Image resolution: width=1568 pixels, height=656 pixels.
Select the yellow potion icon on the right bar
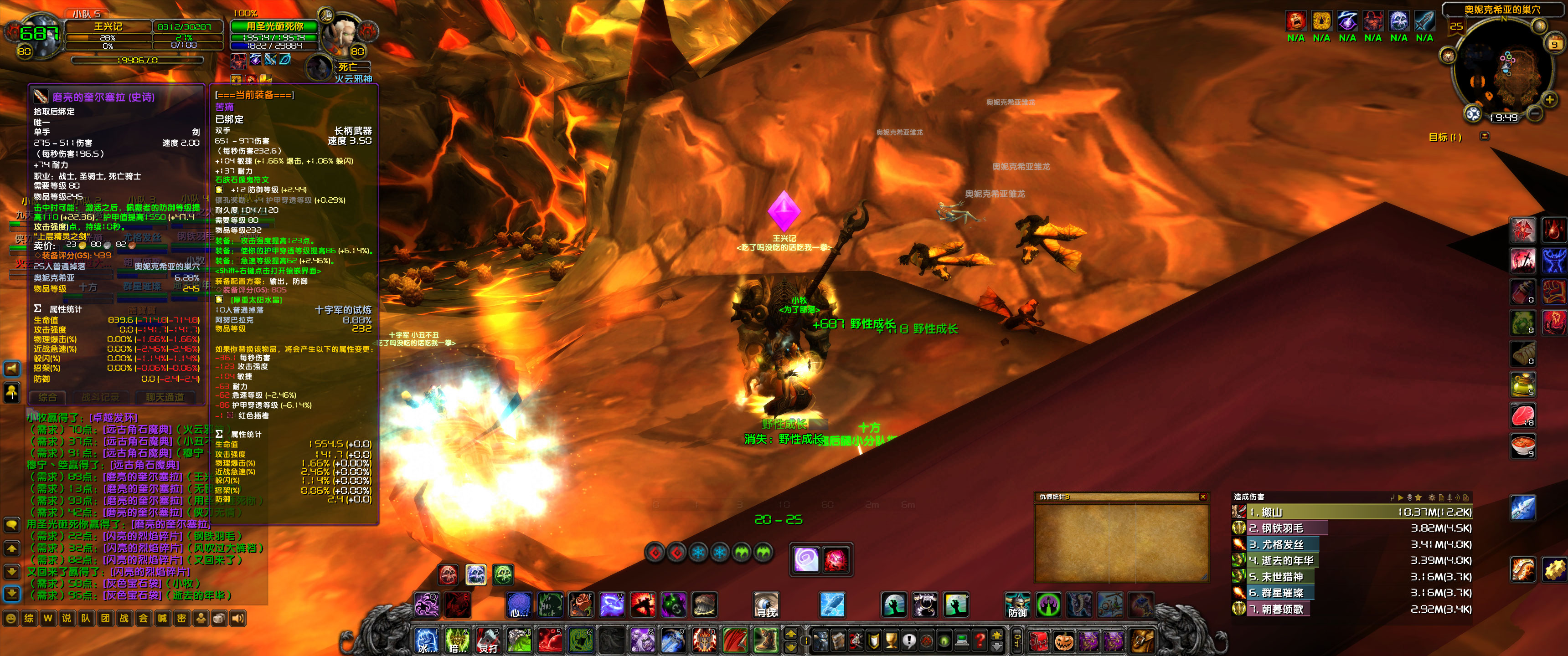1524,384
